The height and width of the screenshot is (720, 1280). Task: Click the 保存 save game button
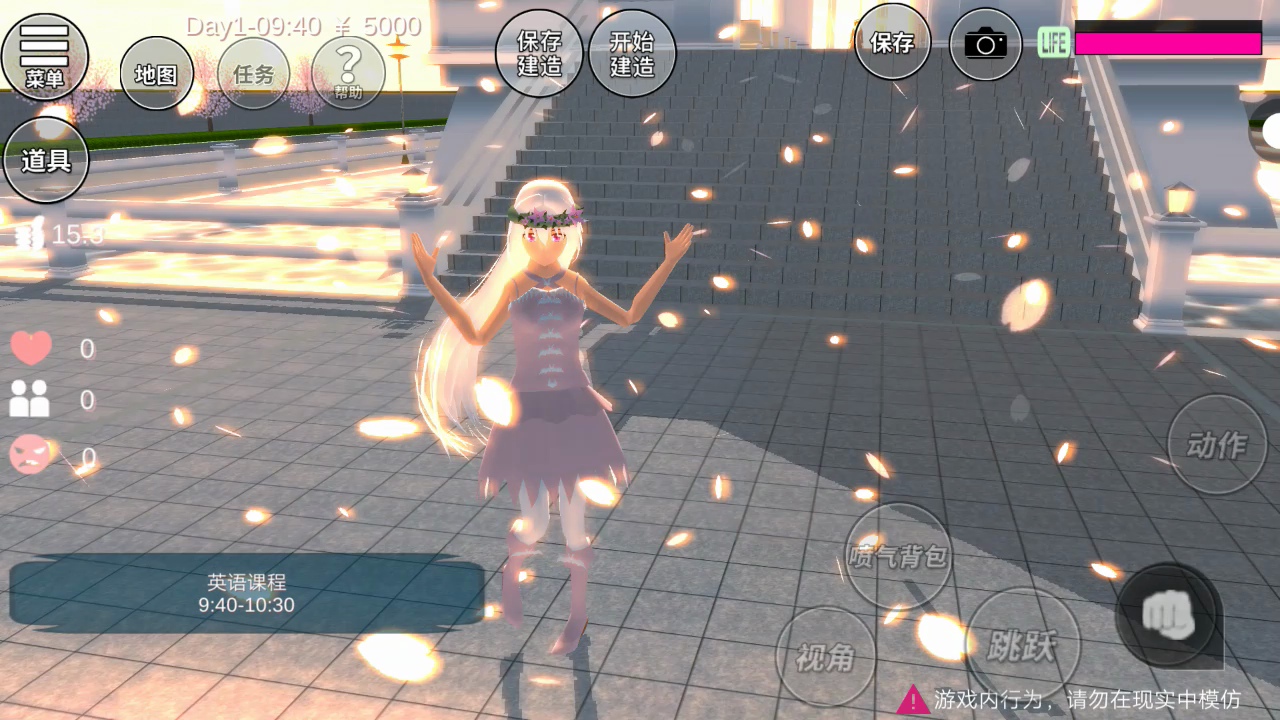pyautogui.click(x=892, y=42)
